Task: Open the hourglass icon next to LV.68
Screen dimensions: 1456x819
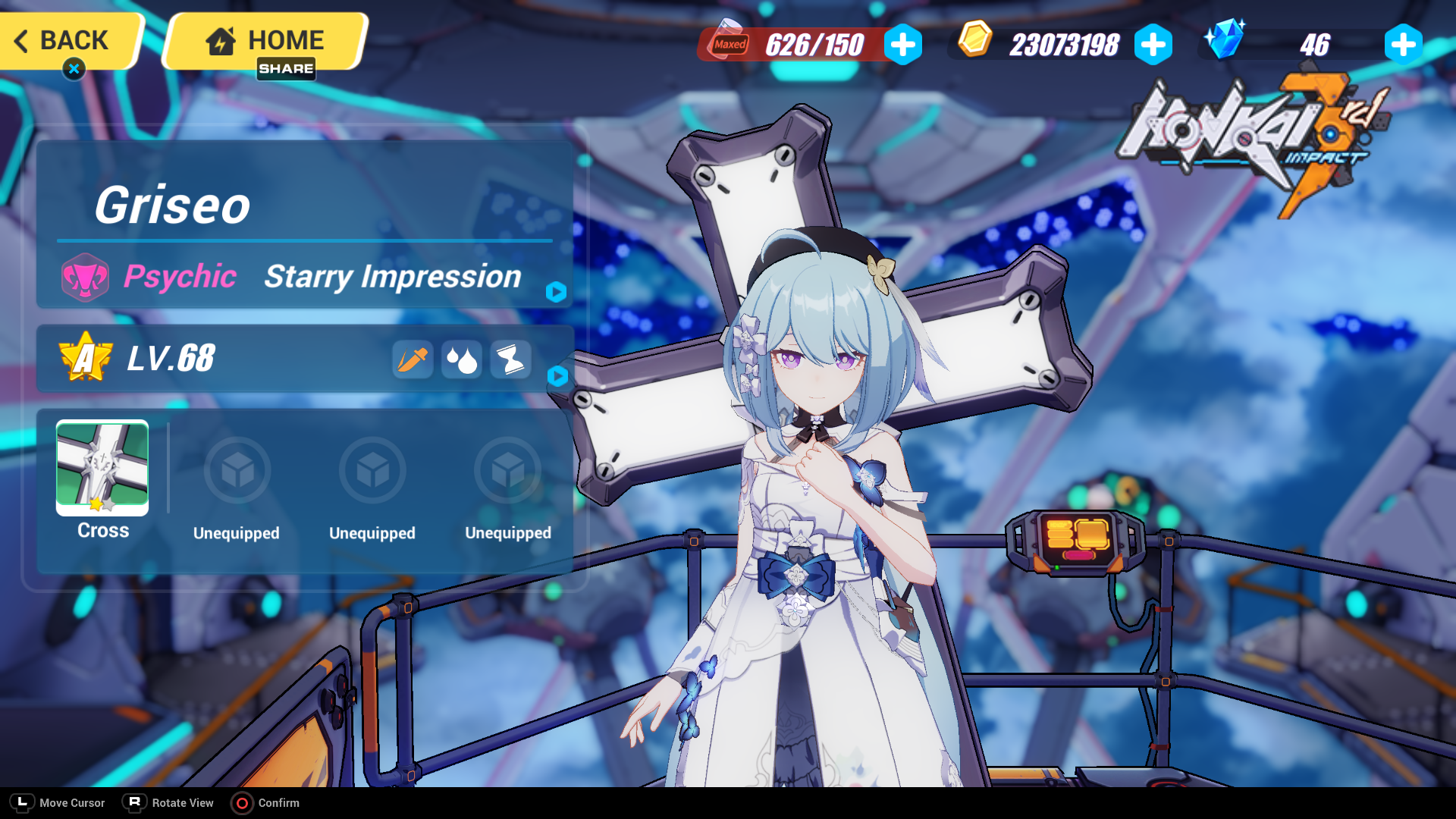Action: pyautogui.click(x=510, y=359)
